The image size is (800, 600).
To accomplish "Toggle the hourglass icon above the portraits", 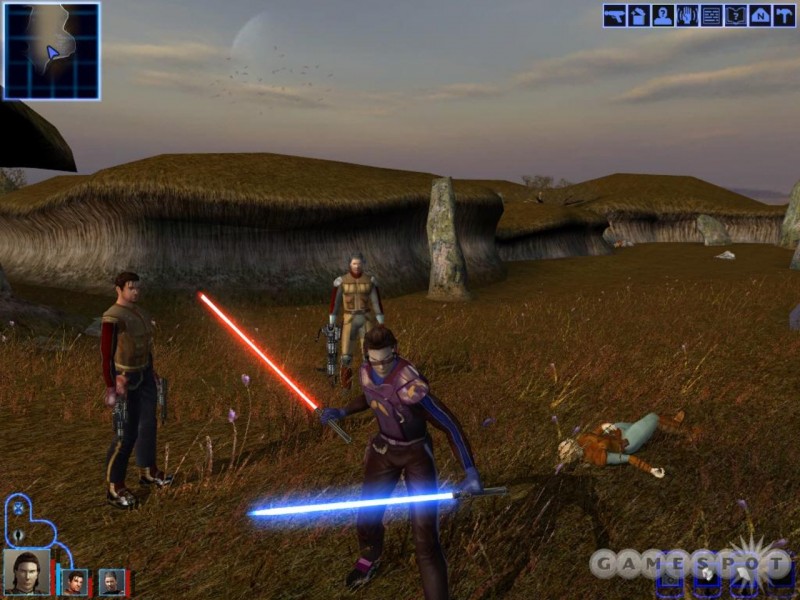I will tap(19, 508).
